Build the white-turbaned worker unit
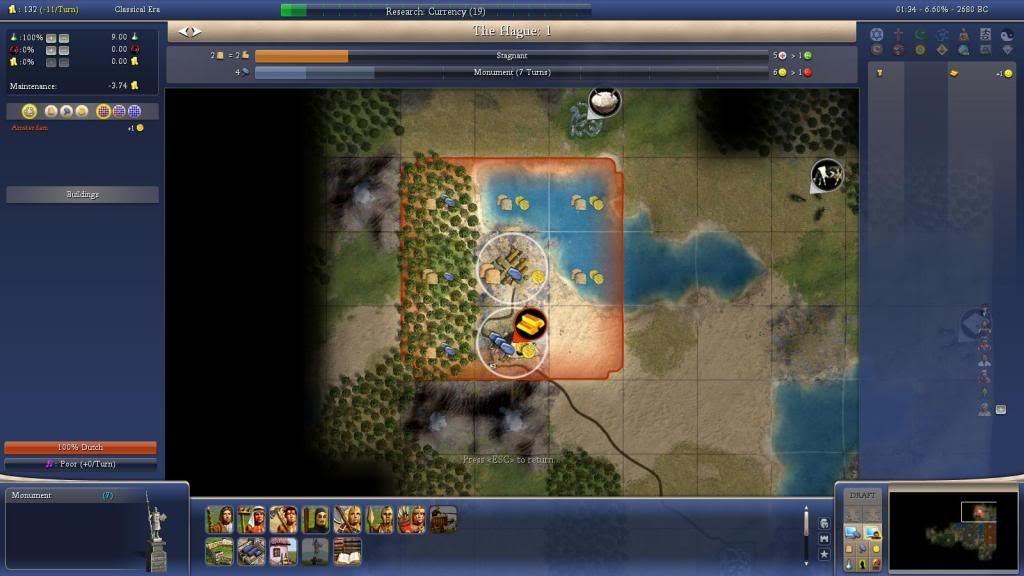 point(251,520)
